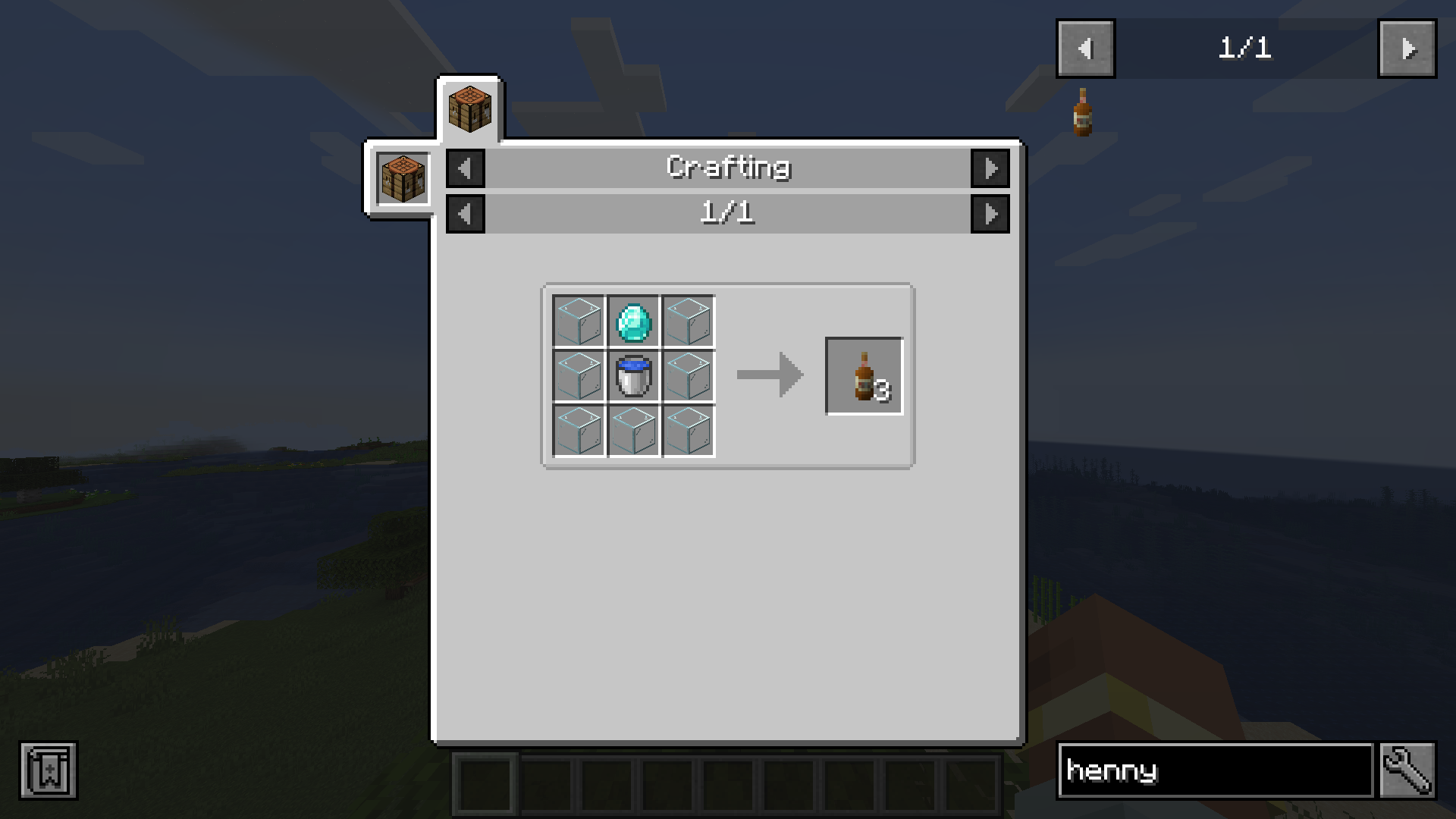The image size is (1456, 819).
Task: Click the diamond ingredient in the crafting grid
Action: pos(634,320)
